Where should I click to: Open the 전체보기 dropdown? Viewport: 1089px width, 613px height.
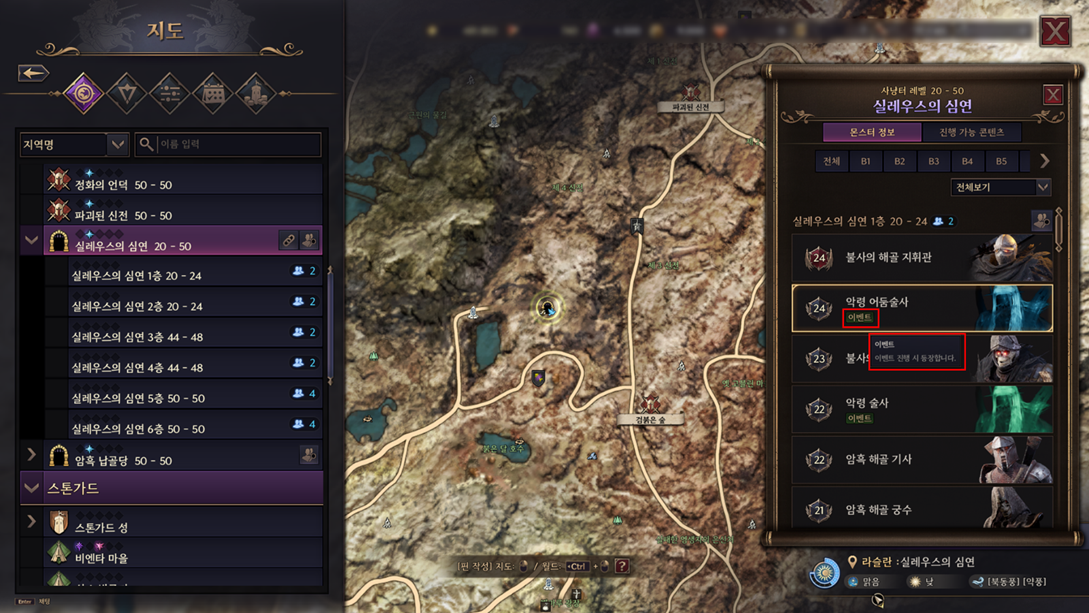(x=1000, y=187)
